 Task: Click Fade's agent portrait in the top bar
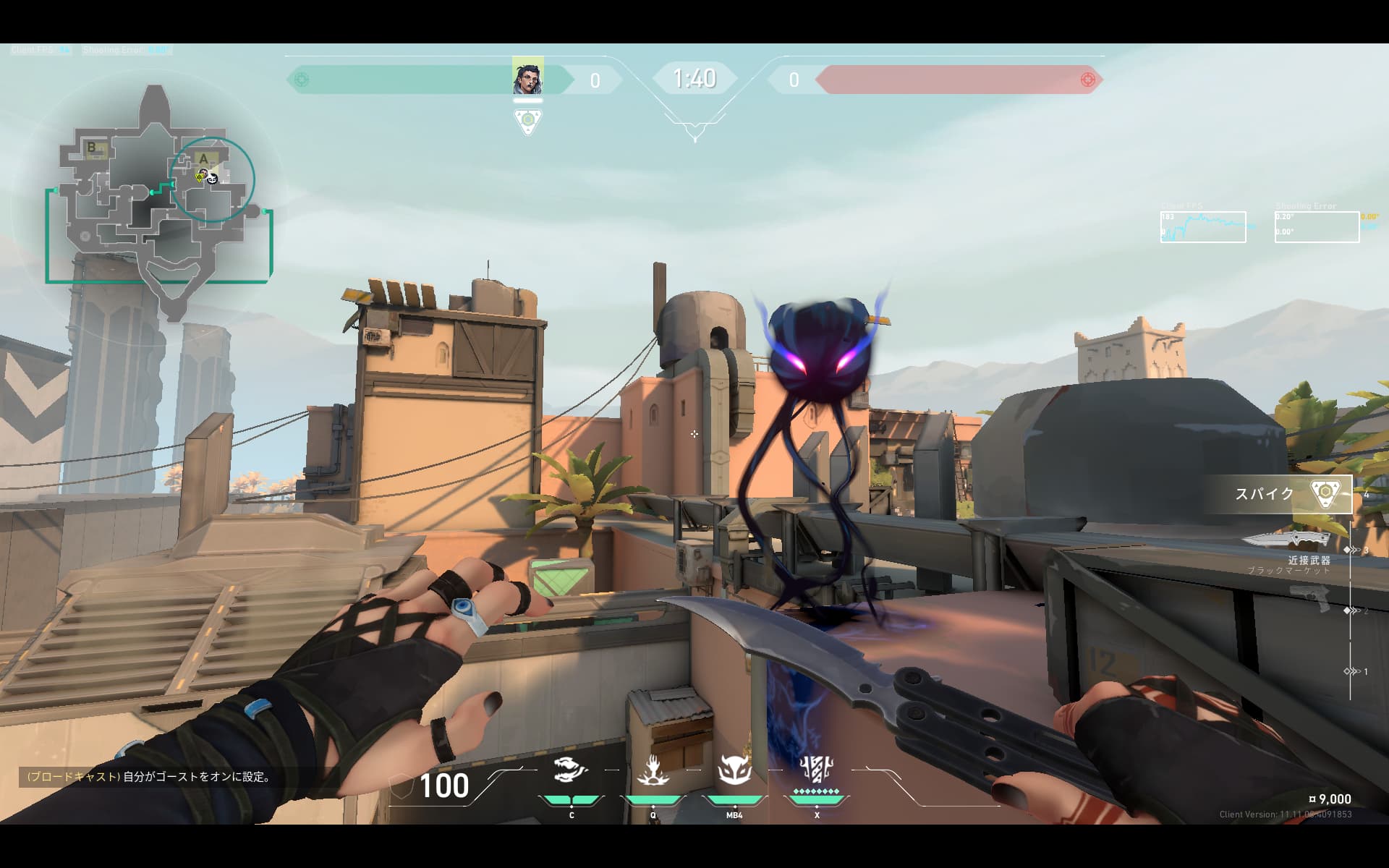527,76
